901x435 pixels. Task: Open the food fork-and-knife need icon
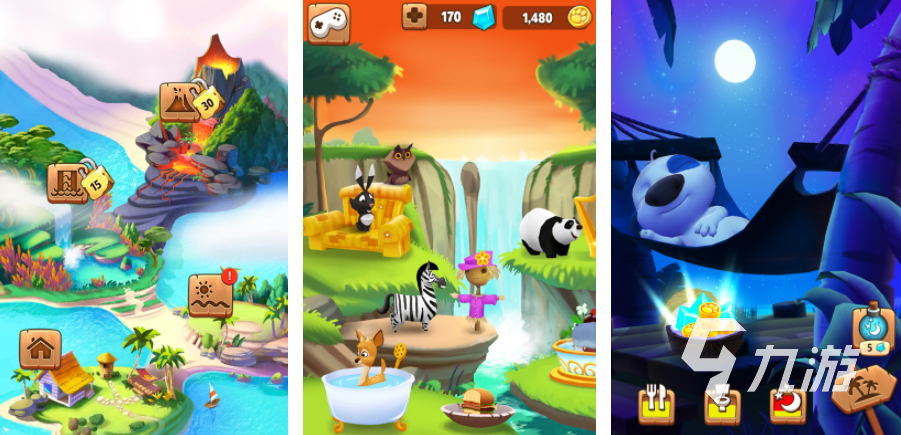point(657,404)
